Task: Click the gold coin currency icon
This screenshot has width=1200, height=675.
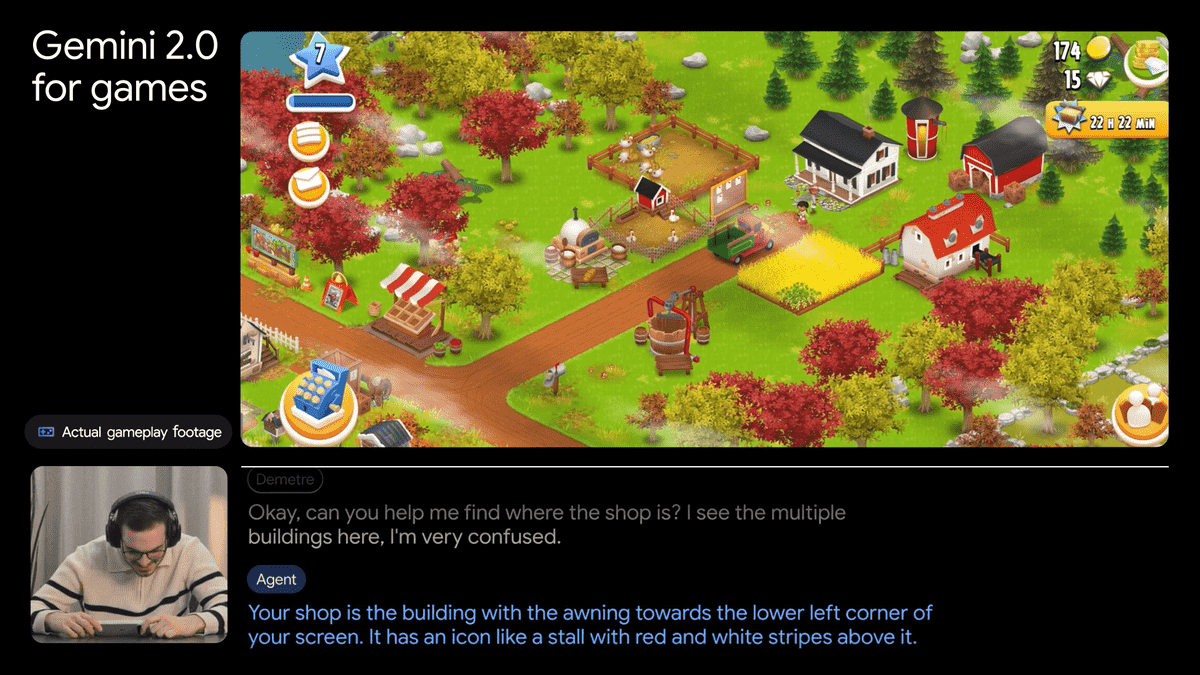Action: pos(1099,48)
